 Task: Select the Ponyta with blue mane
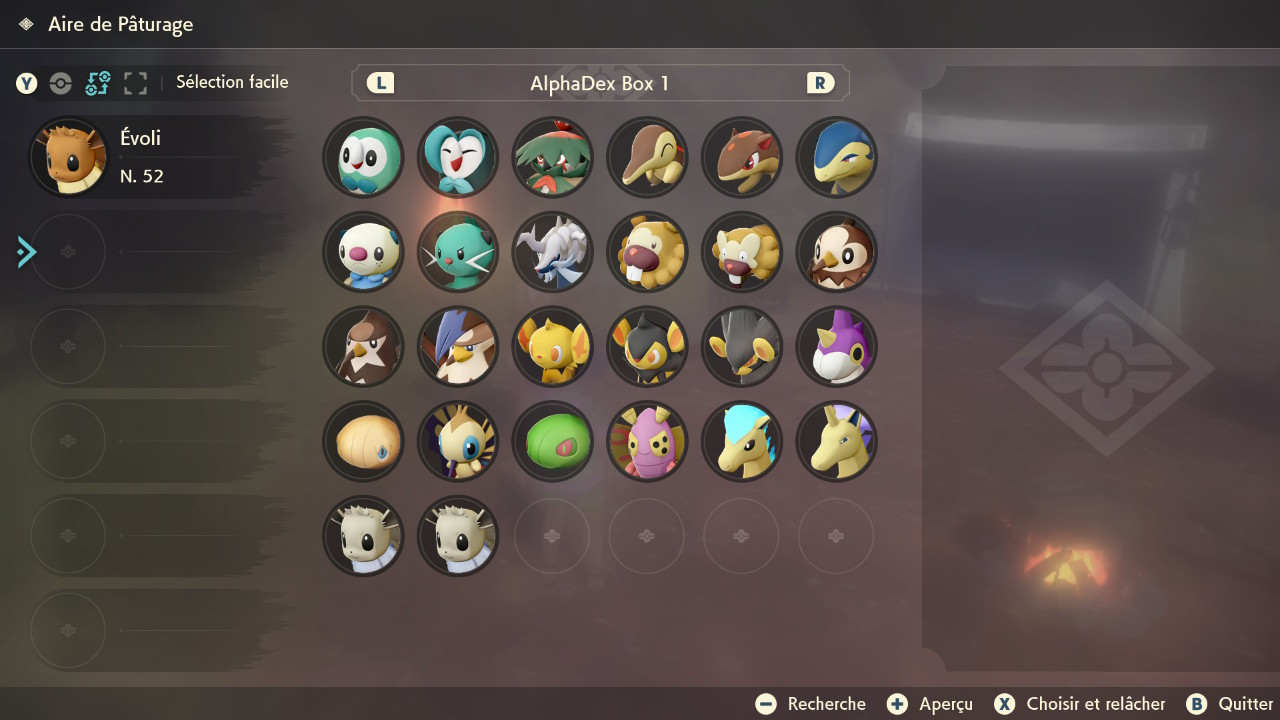click(741, 441)
